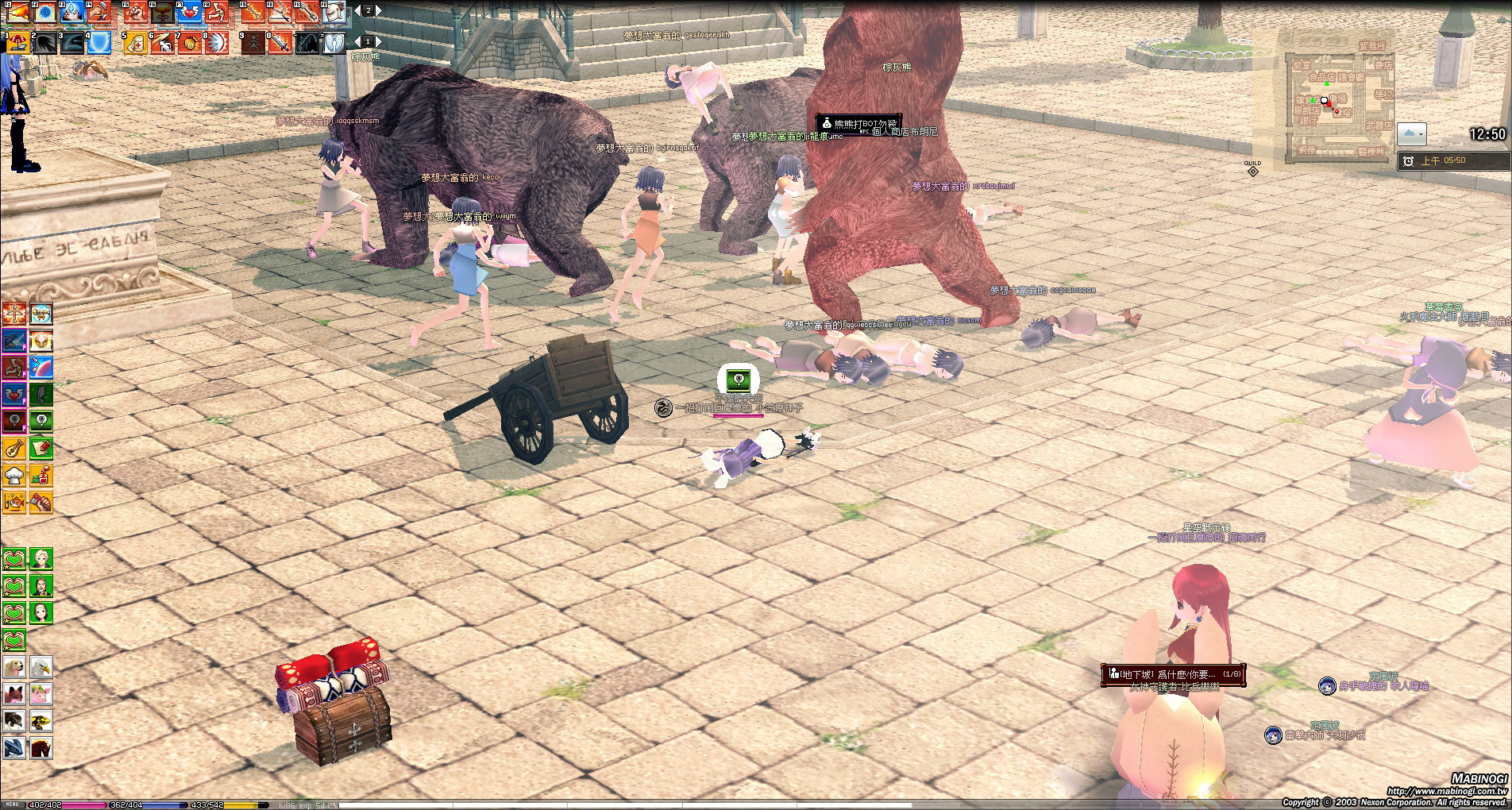Viewport: 1512px width, 810px height.
Task: Select the sword skill in slot 0
Action: 280,42
